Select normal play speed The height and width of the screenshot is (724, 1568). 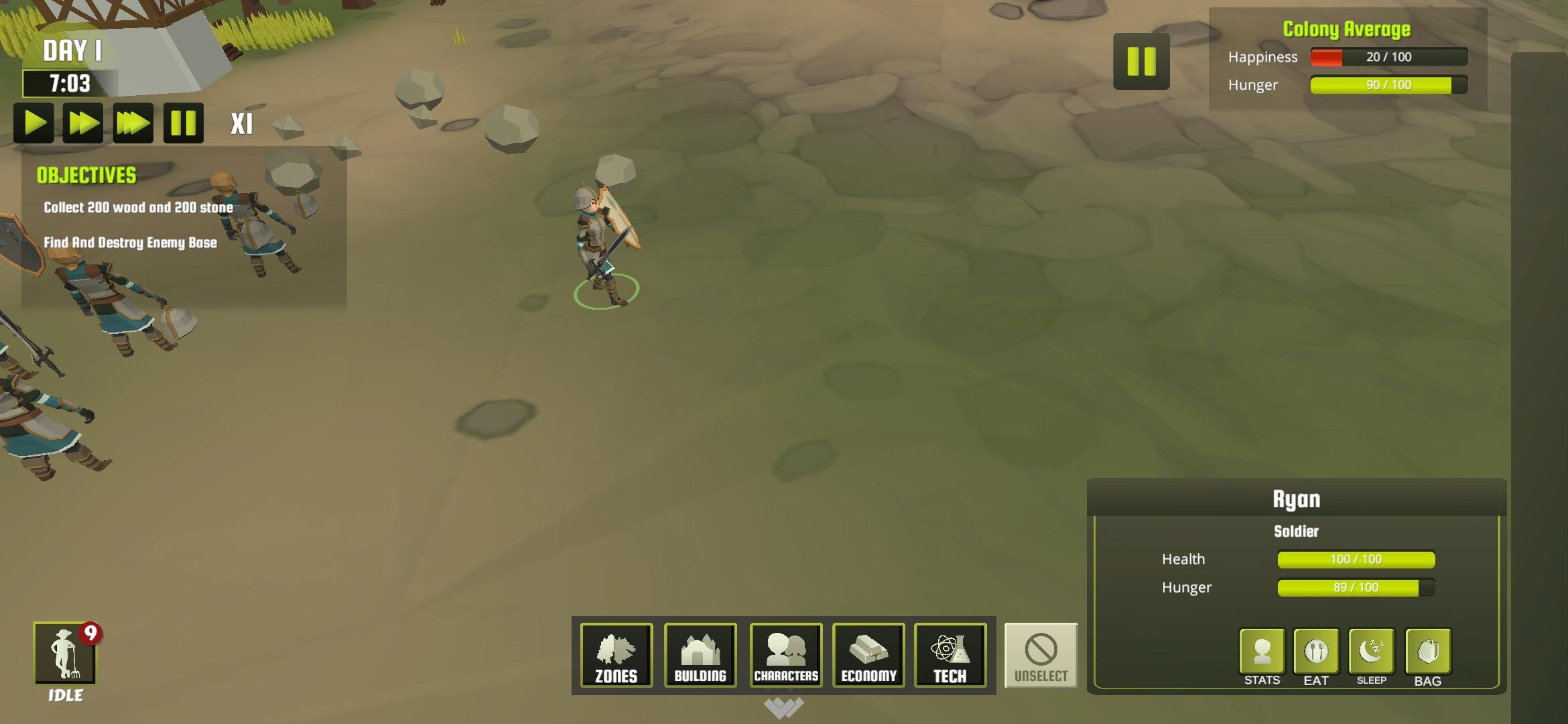32,124
